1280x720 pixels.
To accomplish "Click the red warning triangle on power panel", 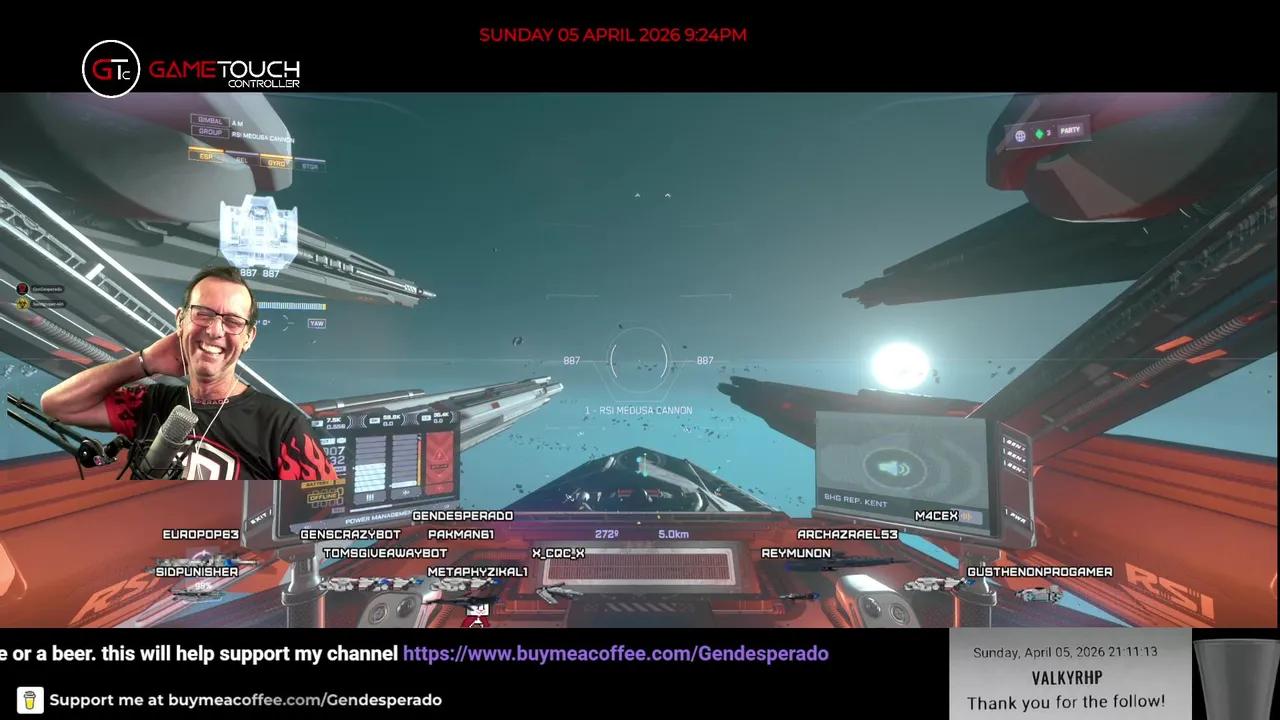I will (x=440, y=455).
